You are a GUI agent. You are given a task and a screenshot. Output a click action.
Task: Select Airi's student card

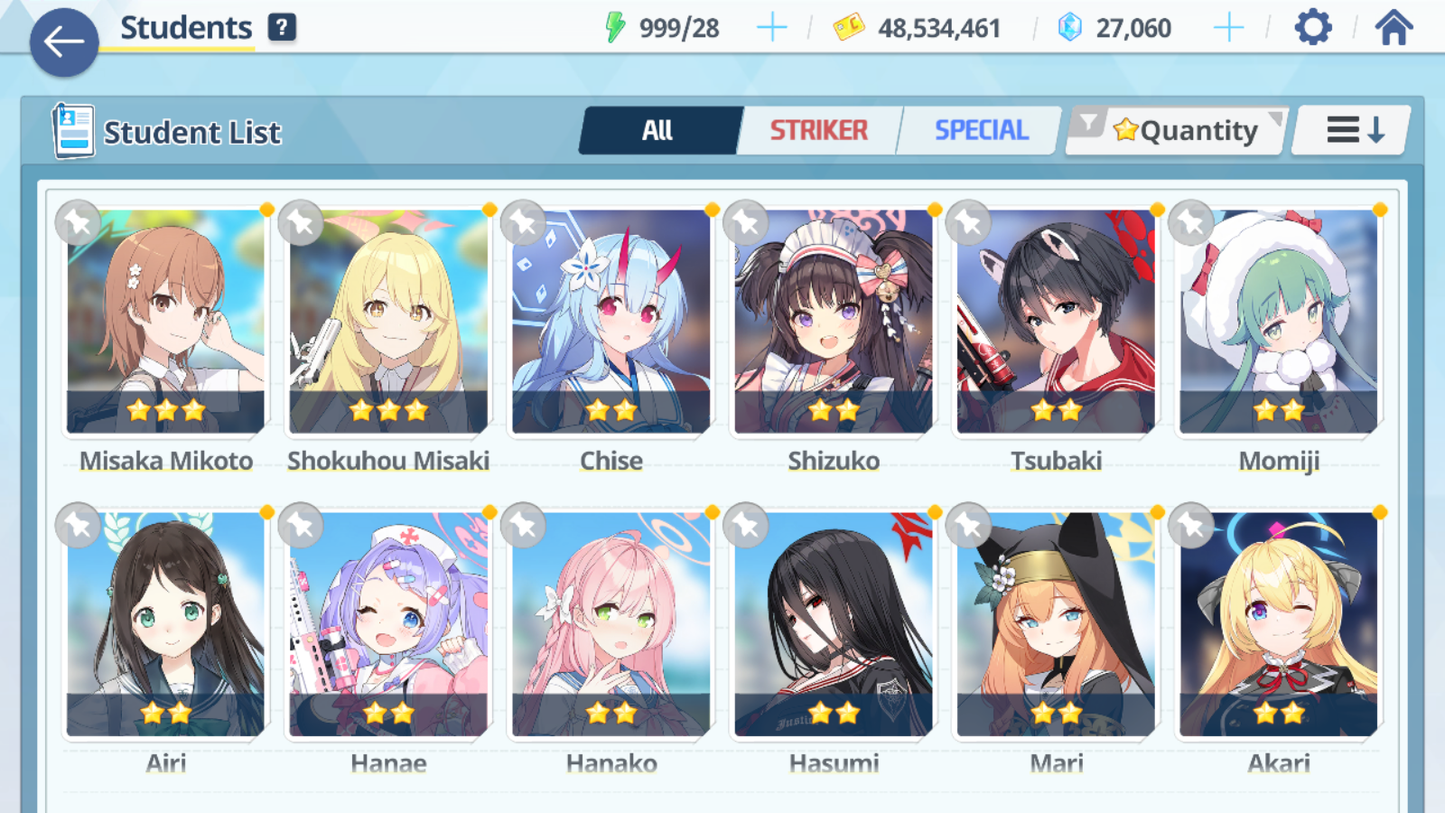[166, 625]
